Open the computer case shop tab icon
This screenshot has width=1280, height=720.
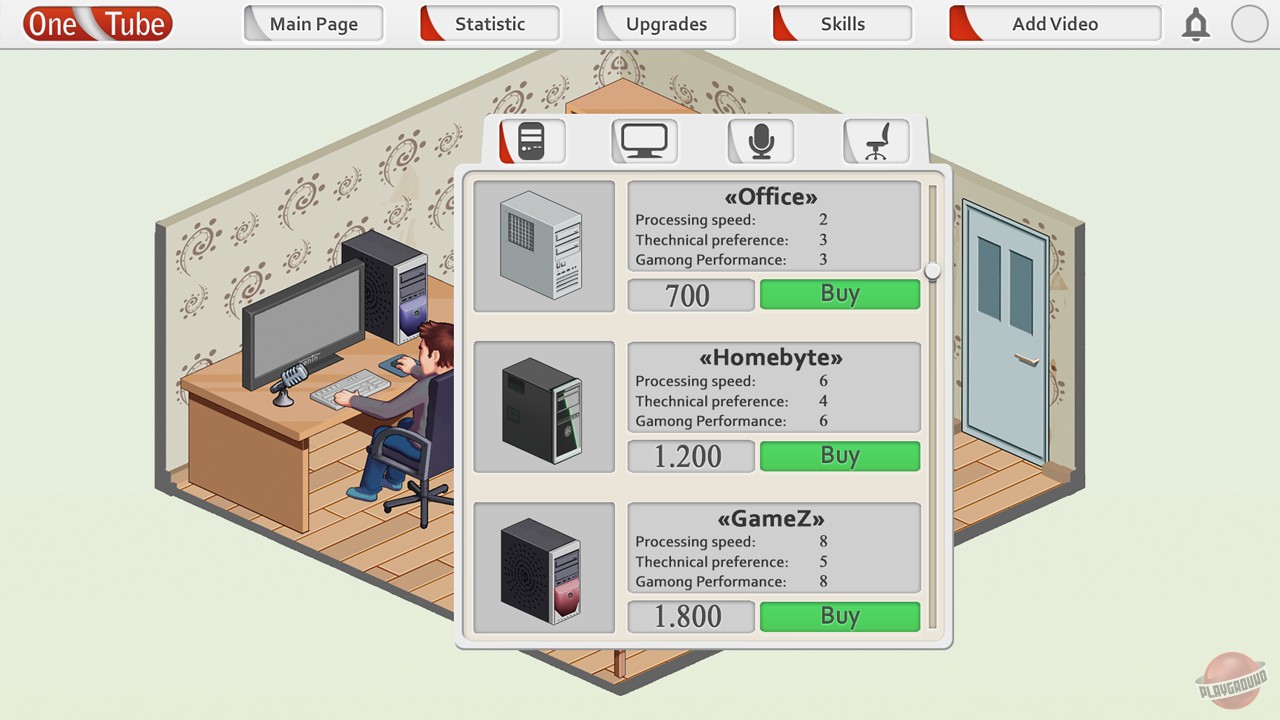531,140
